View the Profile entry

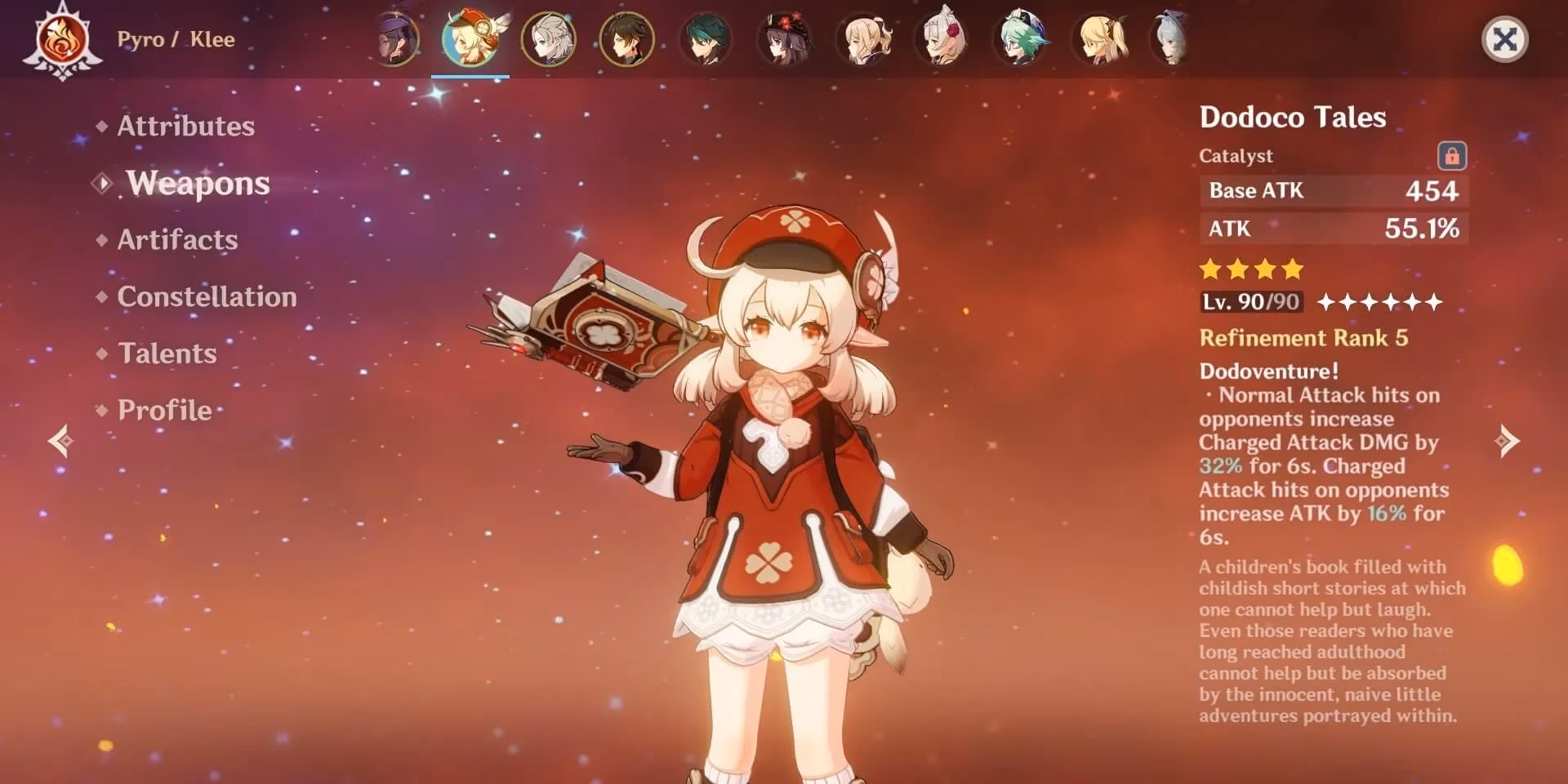tap(164, 410)
